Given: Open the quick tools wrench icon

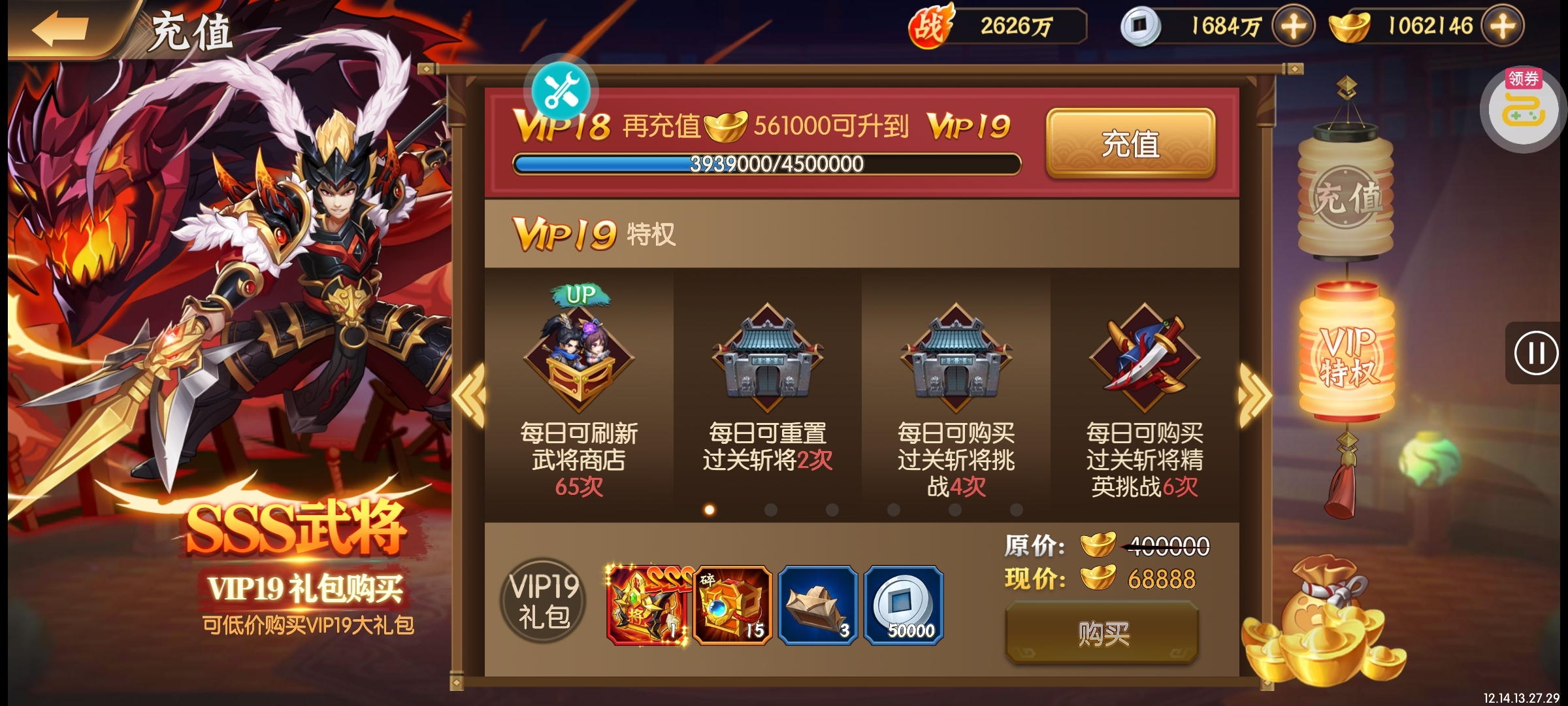Looking at the screenshot, I should pyautogui.click(x=561, y=92).
